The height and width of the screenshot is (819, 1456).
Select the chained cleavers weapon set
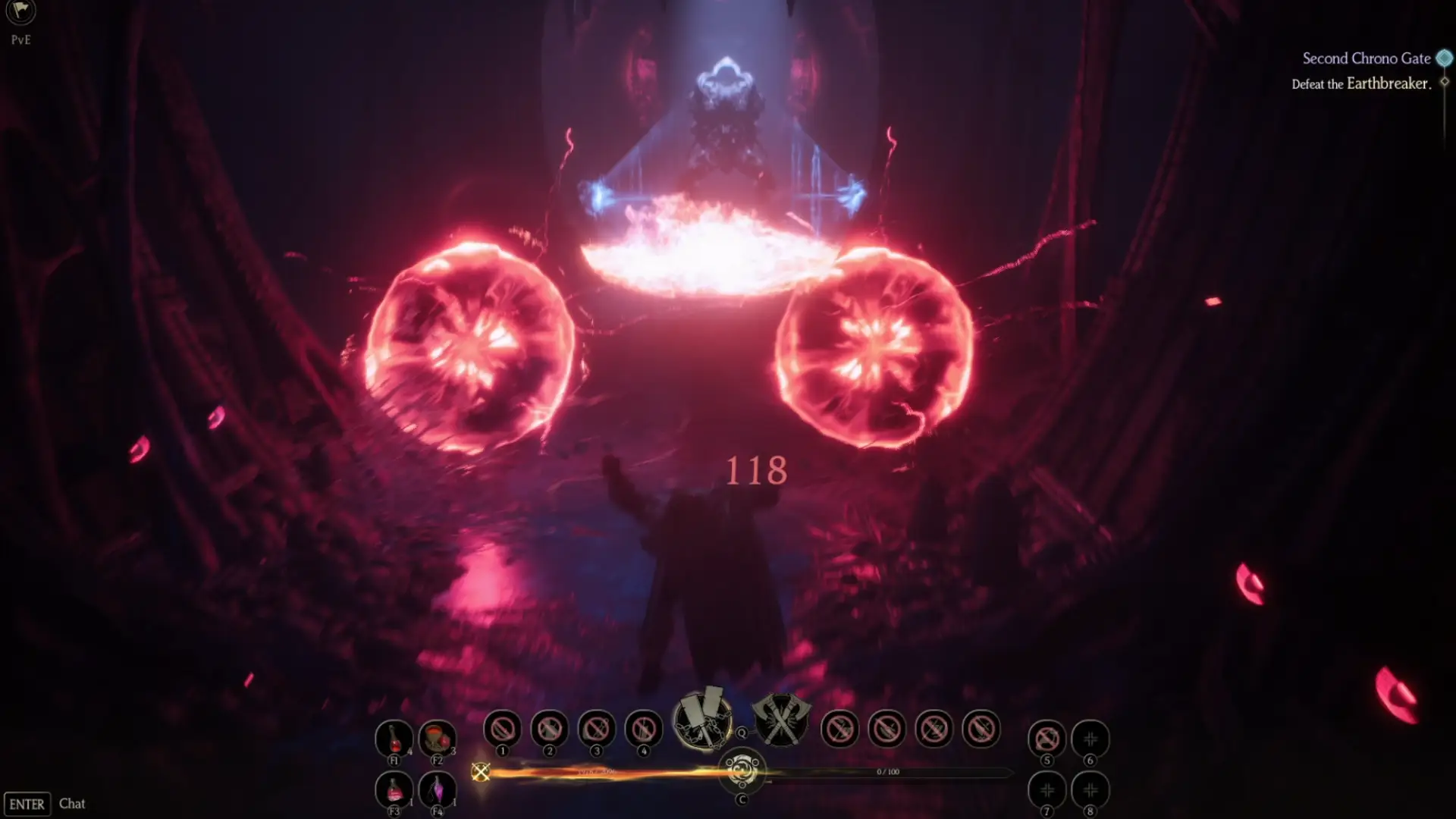click(703, 720)
